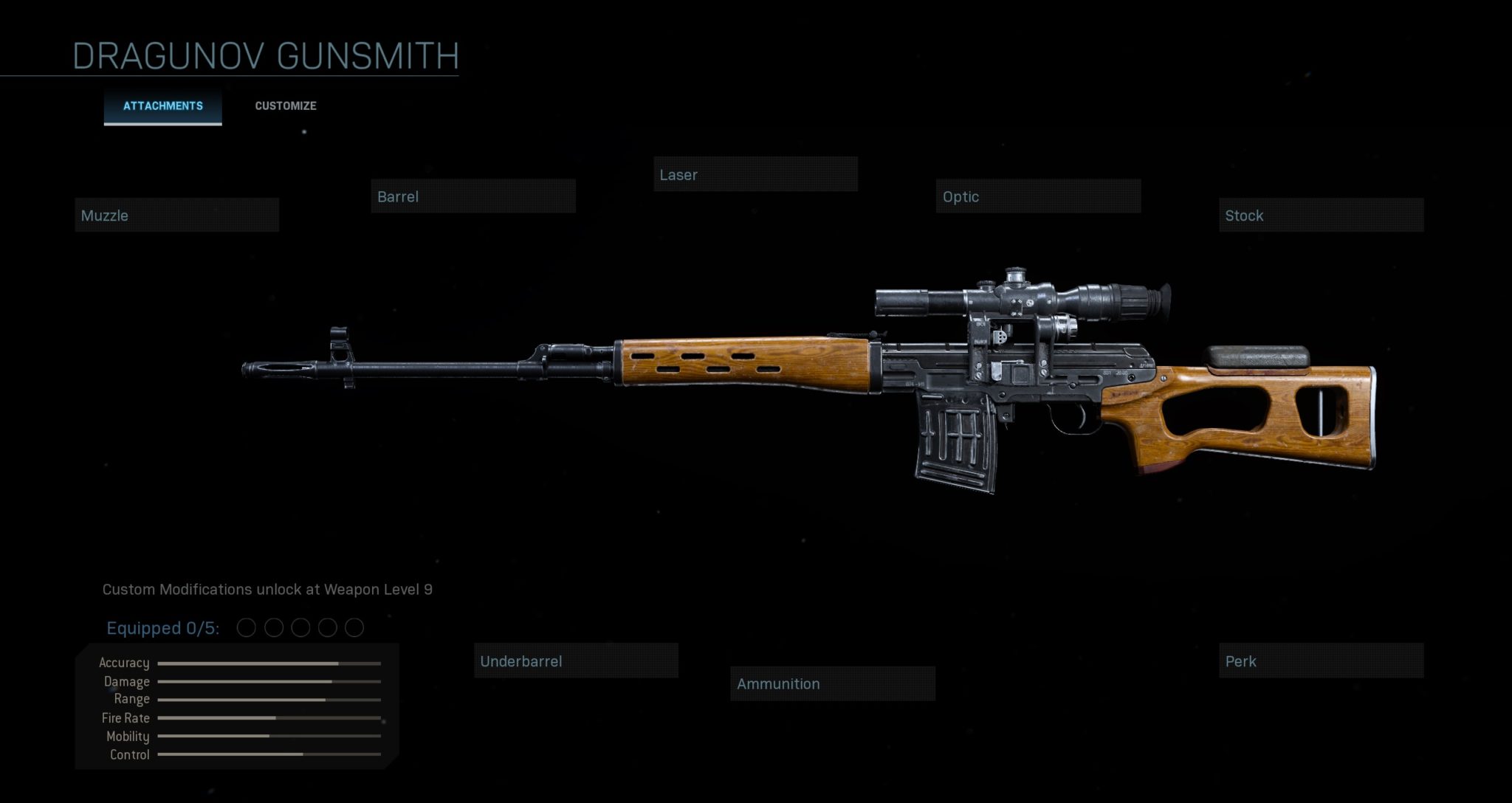Open the Laser attachment slot
Image resolution: width=1512 pixels, height=803 pixels.
(x=755, y=175)
